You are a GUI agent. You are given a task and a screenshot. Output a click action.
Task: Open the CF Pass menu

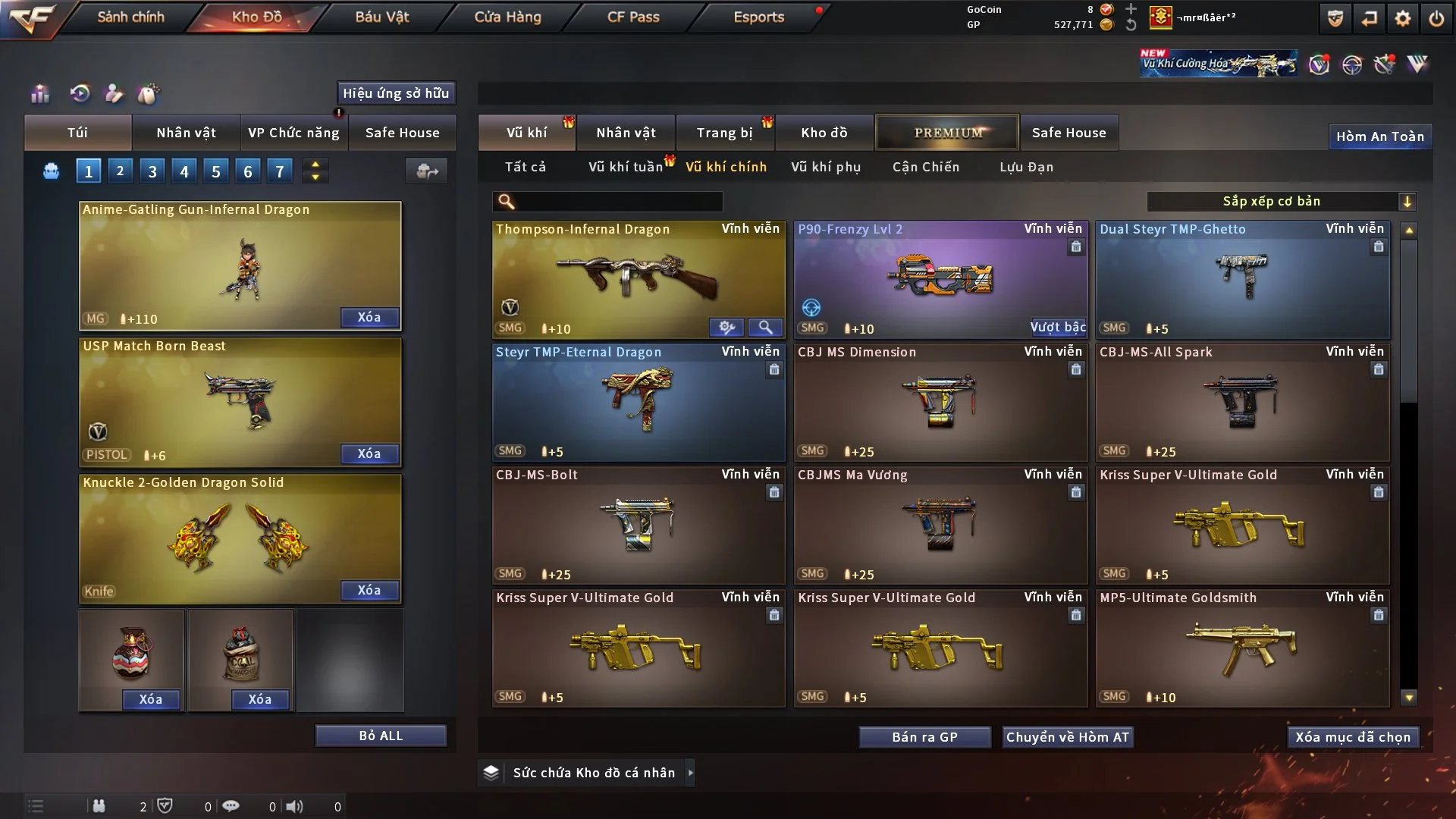coord(633,17)
